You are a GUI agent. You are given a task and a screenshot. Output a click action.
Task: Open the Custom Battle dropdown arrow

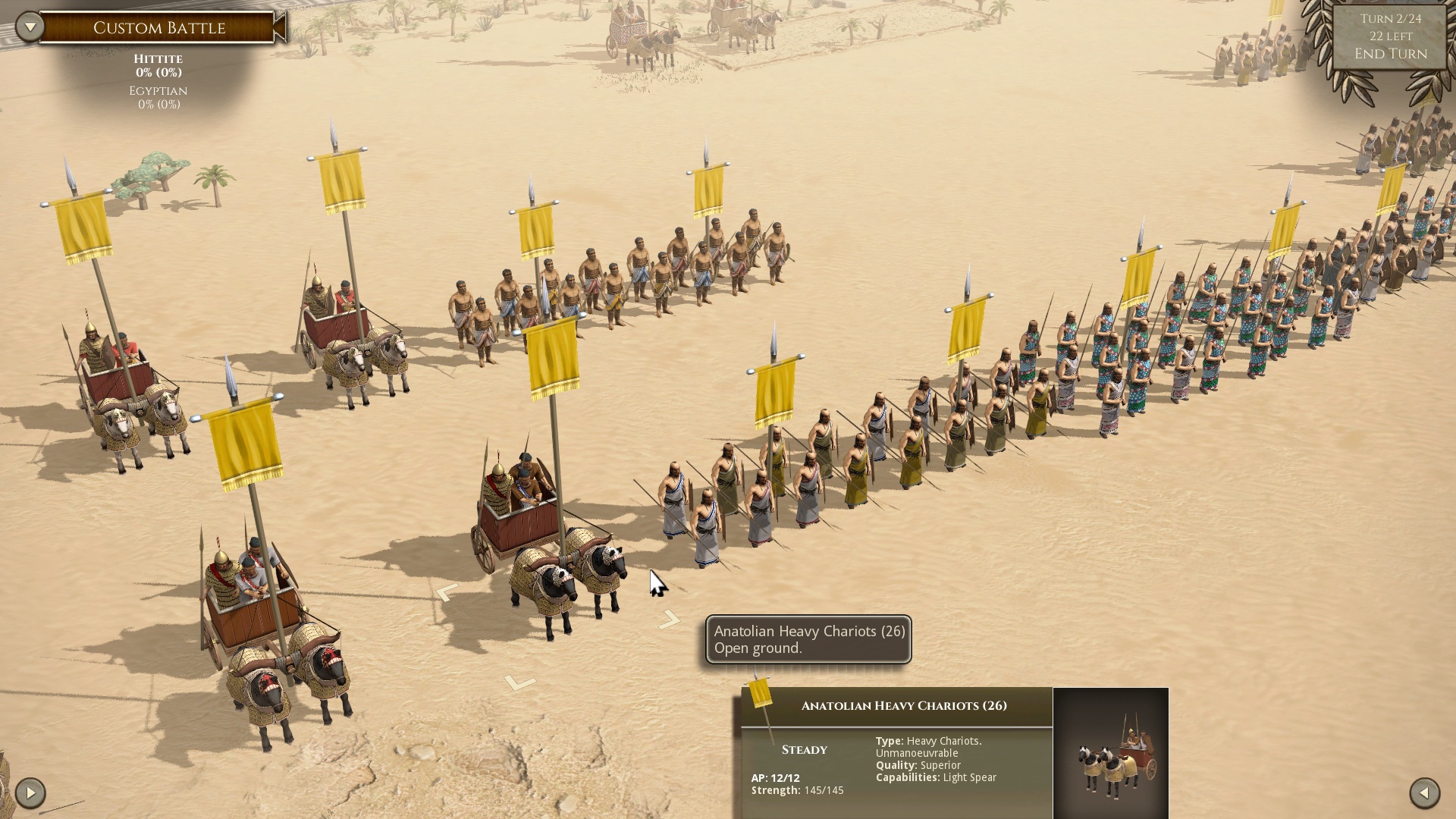click(x=30, y=27)
